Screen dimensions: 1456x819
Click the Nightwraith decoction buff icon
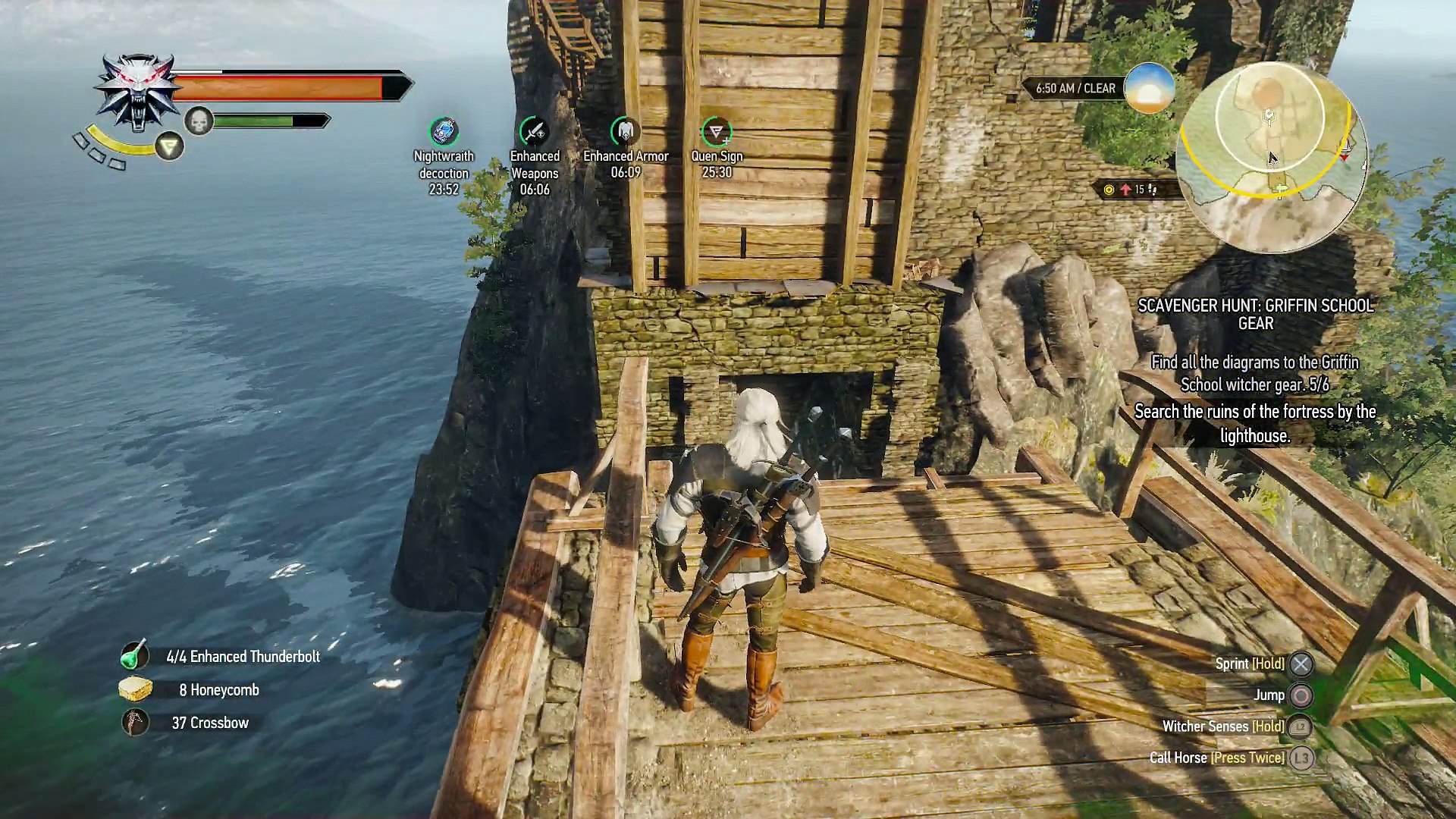click(444, 132)
